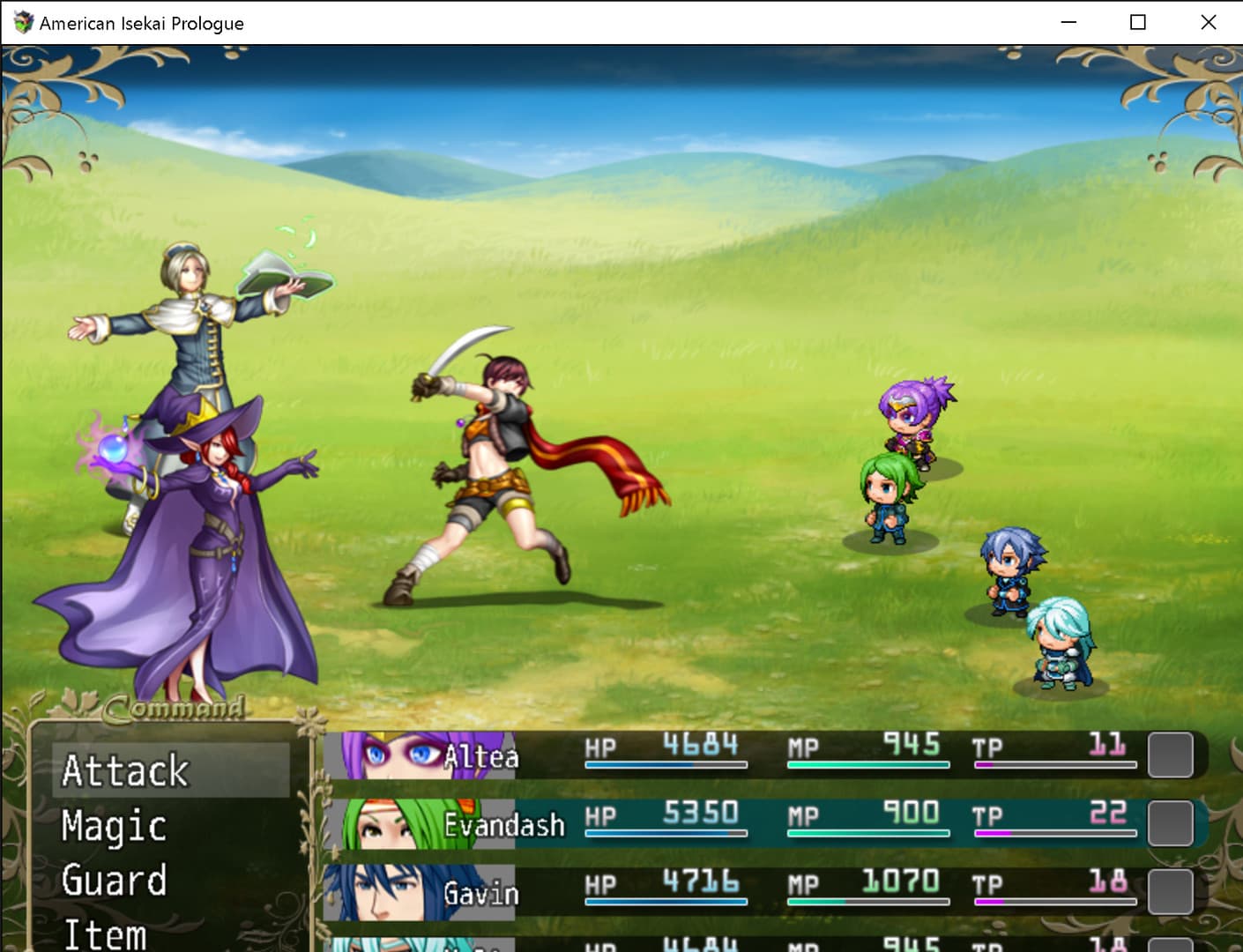Click the Command window banner
Viewport: 1243px width, 952px height.
pos(172,708)
